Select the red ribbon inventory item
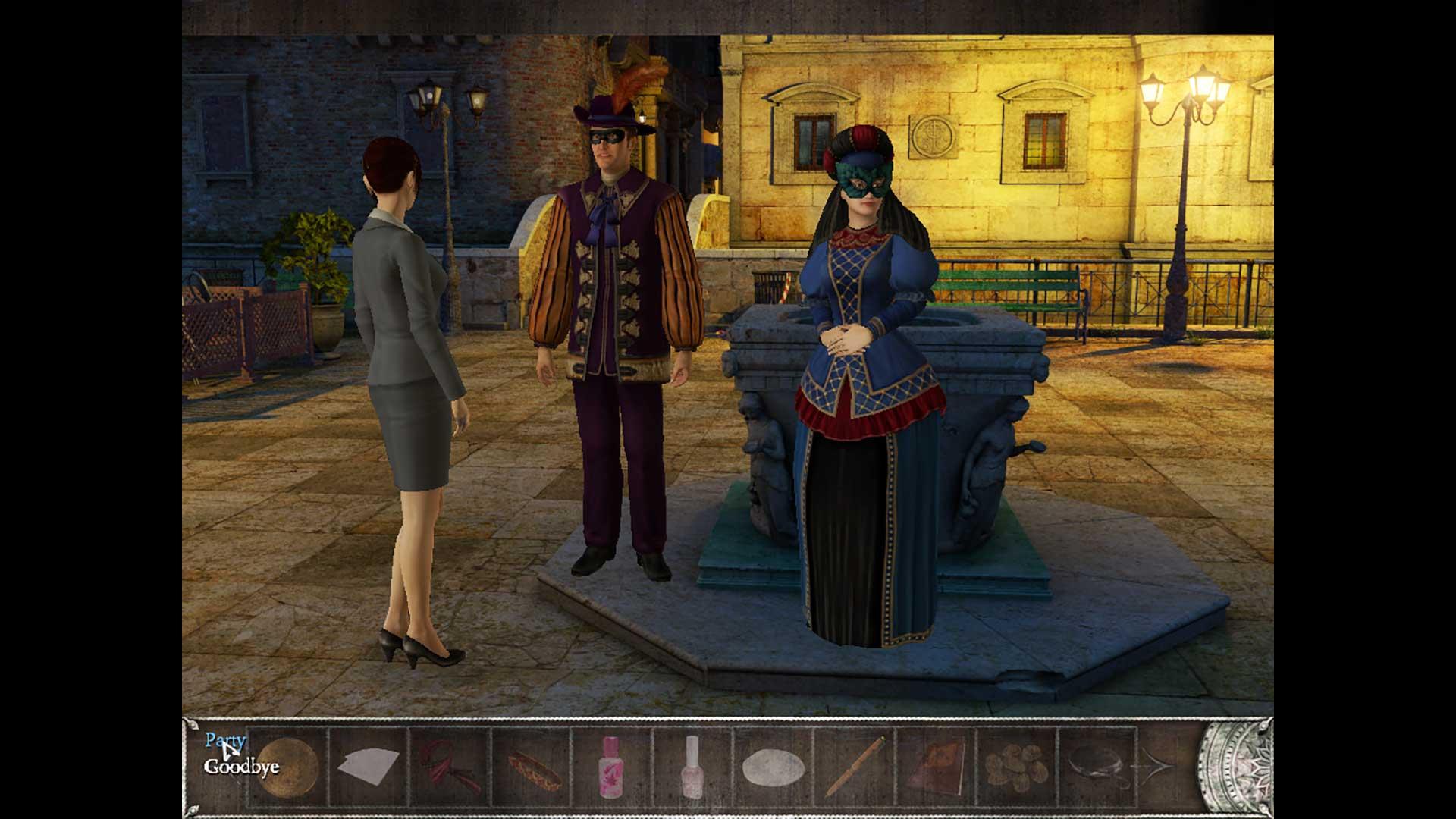Screen dimensions: 1456x819 click(449, 766)
